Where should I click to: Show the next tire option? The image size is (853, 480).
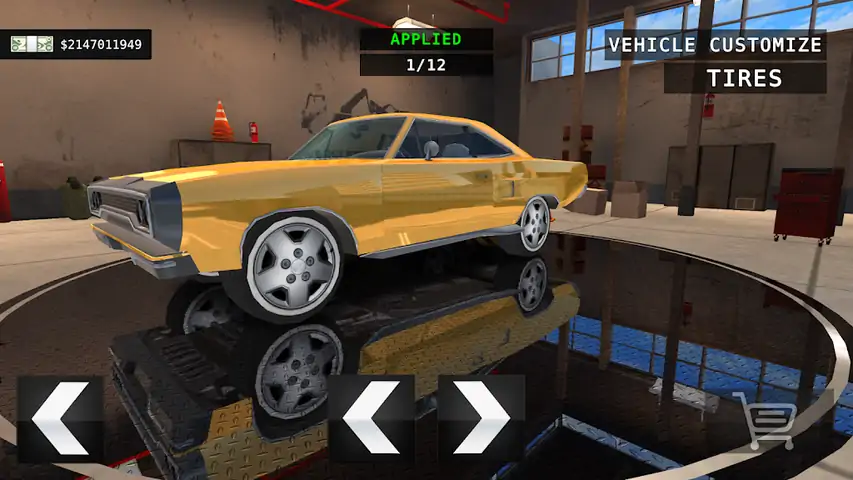(481, 419)
